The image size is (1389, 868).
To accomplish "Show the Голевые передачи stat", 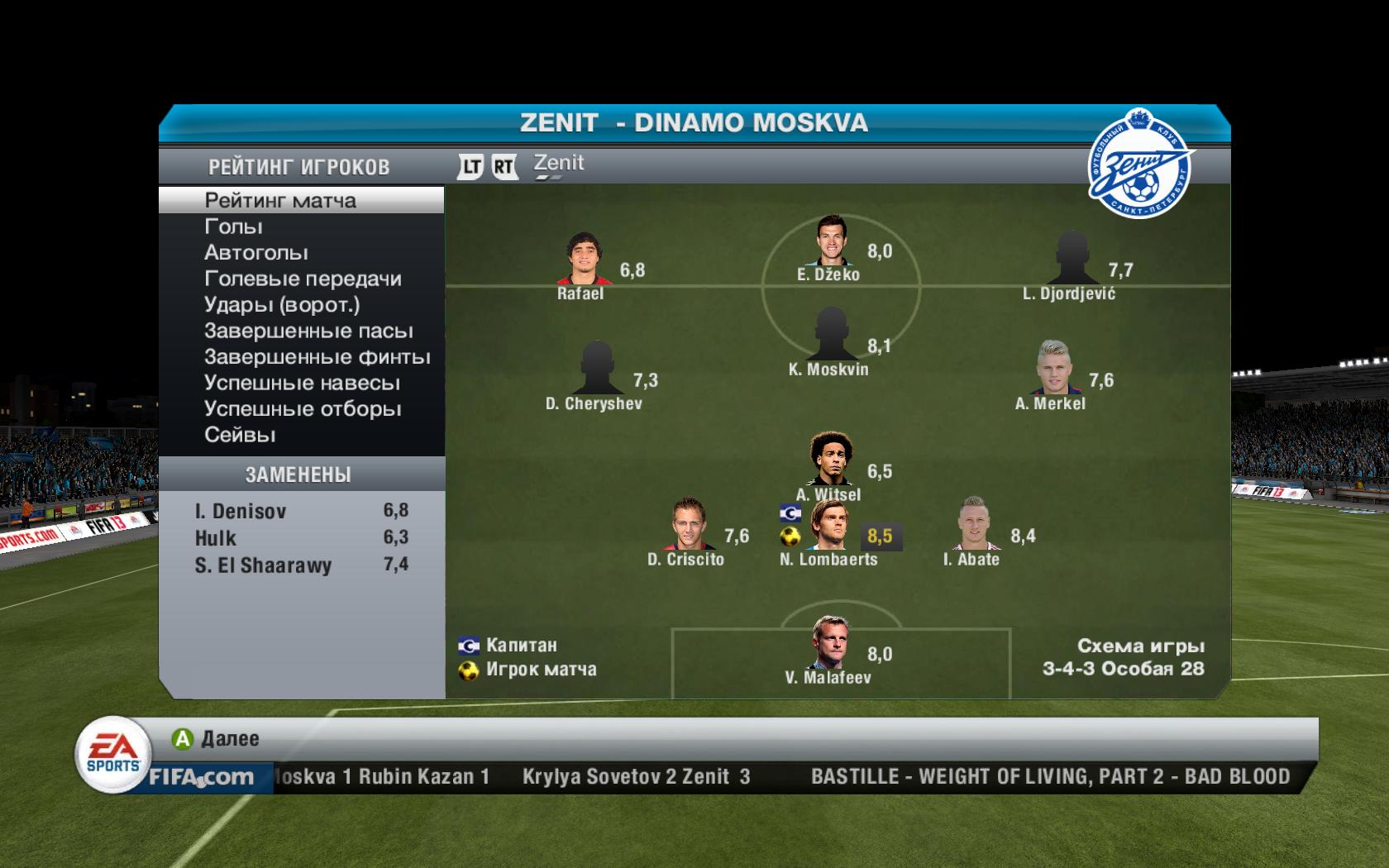I will tap(303, 279).
